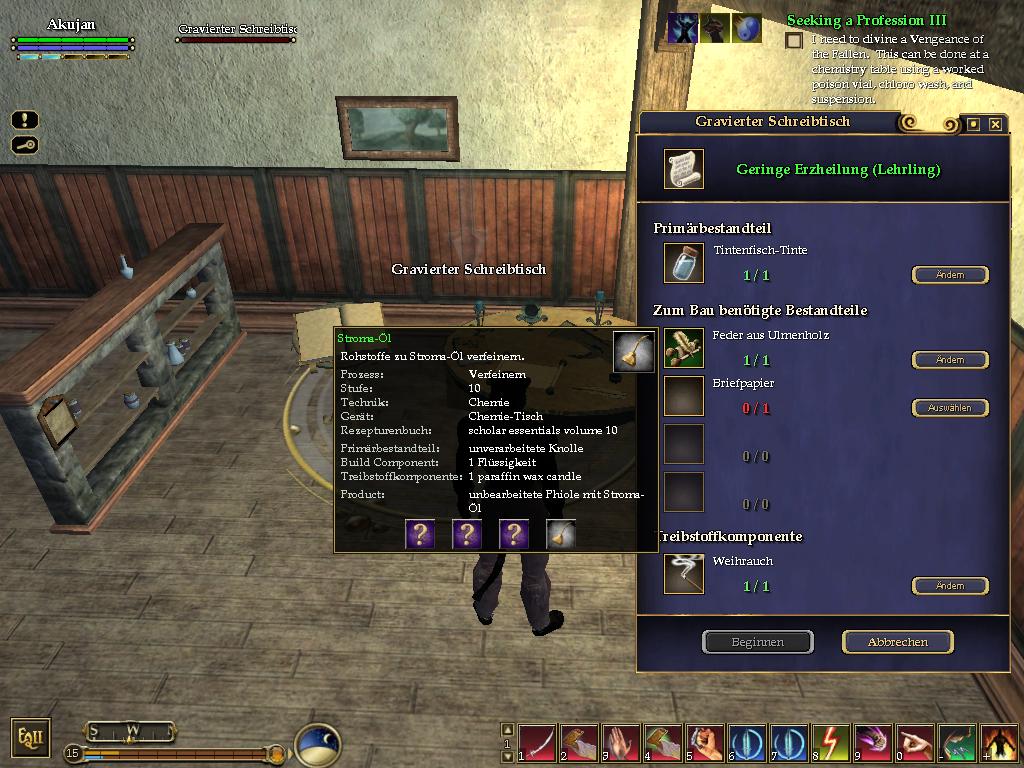Click the yin-yang orb buff icon
This screenshot has width=1024, height=768.
tap(746, 28)
